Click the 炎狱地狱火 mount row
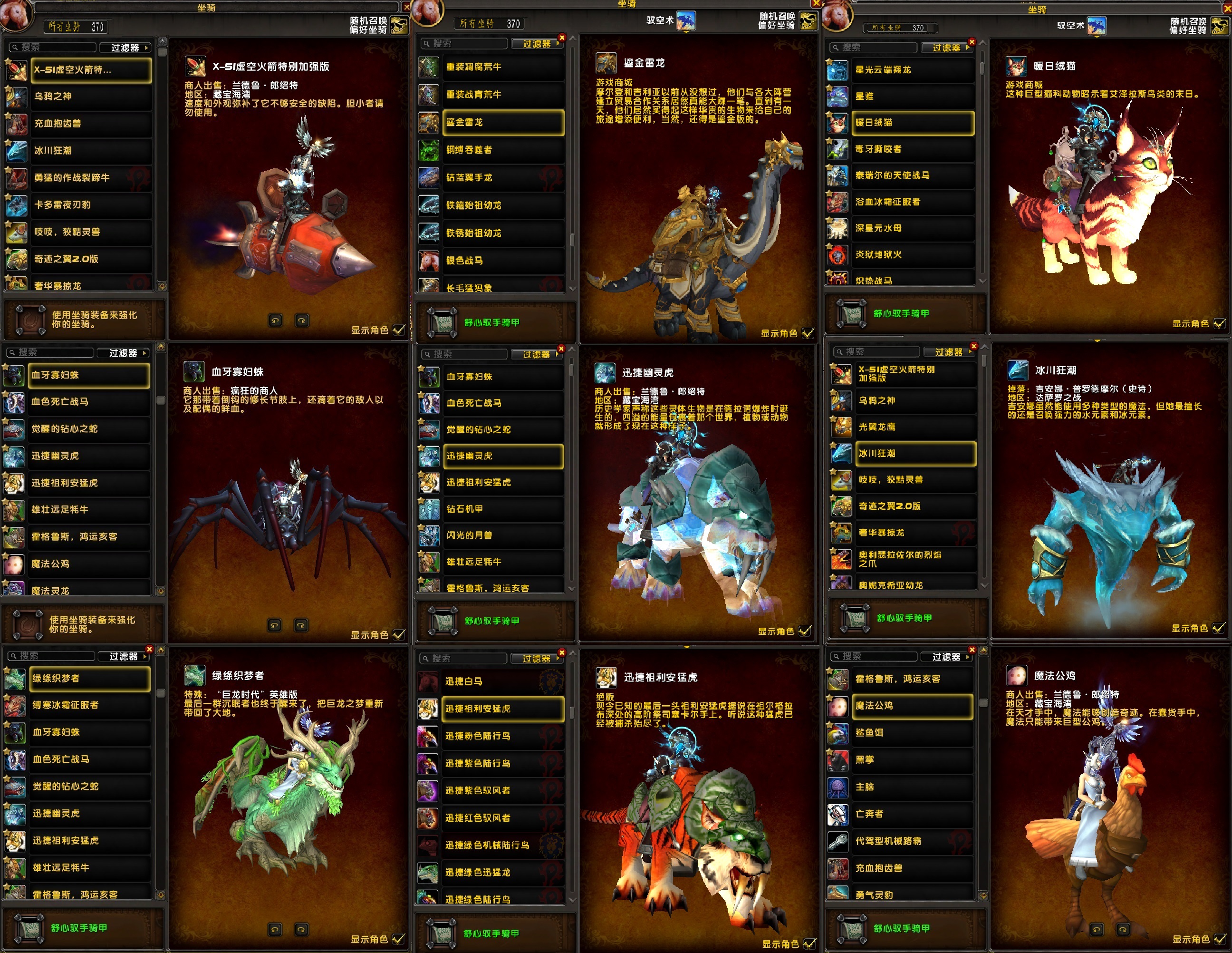 coord(912,255)
